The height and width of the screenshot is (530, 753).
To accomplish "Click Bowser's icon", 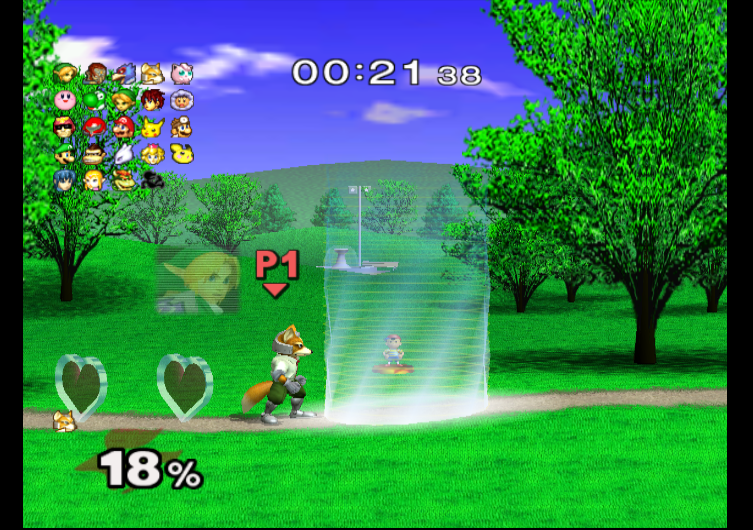I will click(x=124, y=180).
